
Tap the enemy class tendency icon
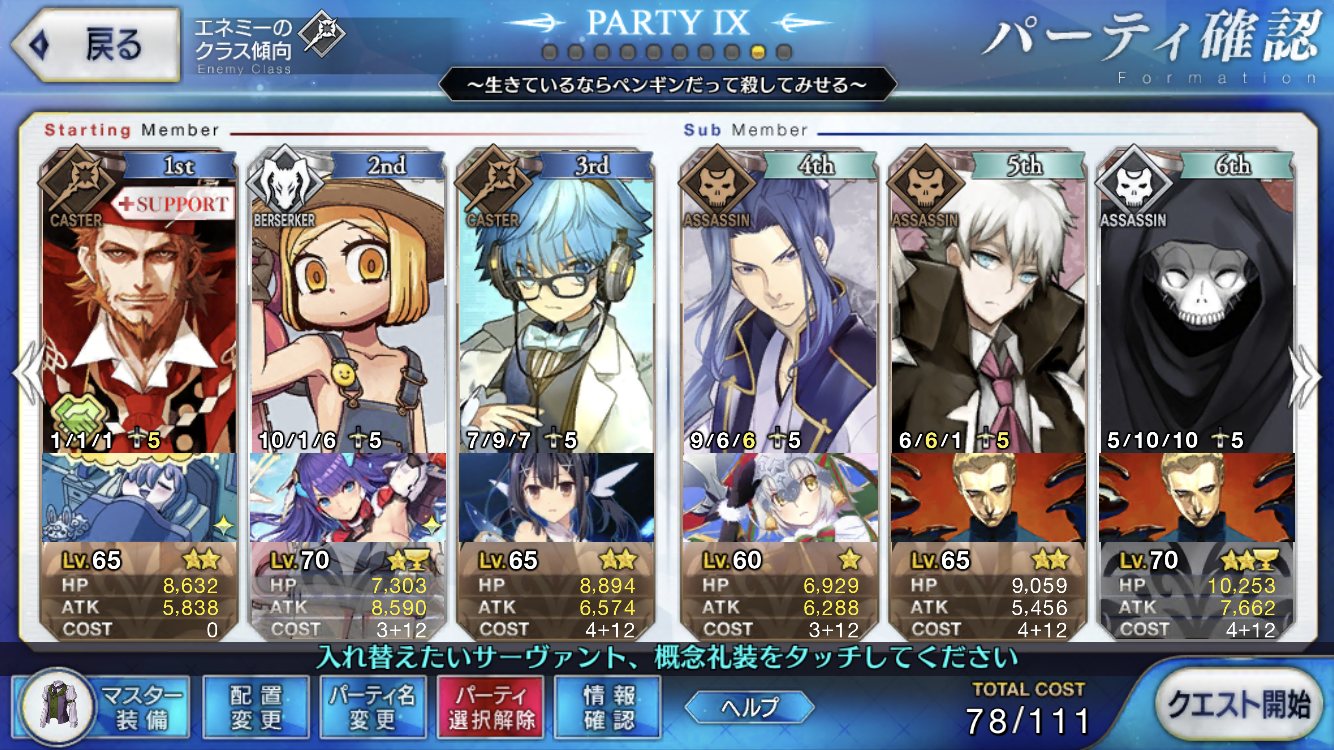323,35
